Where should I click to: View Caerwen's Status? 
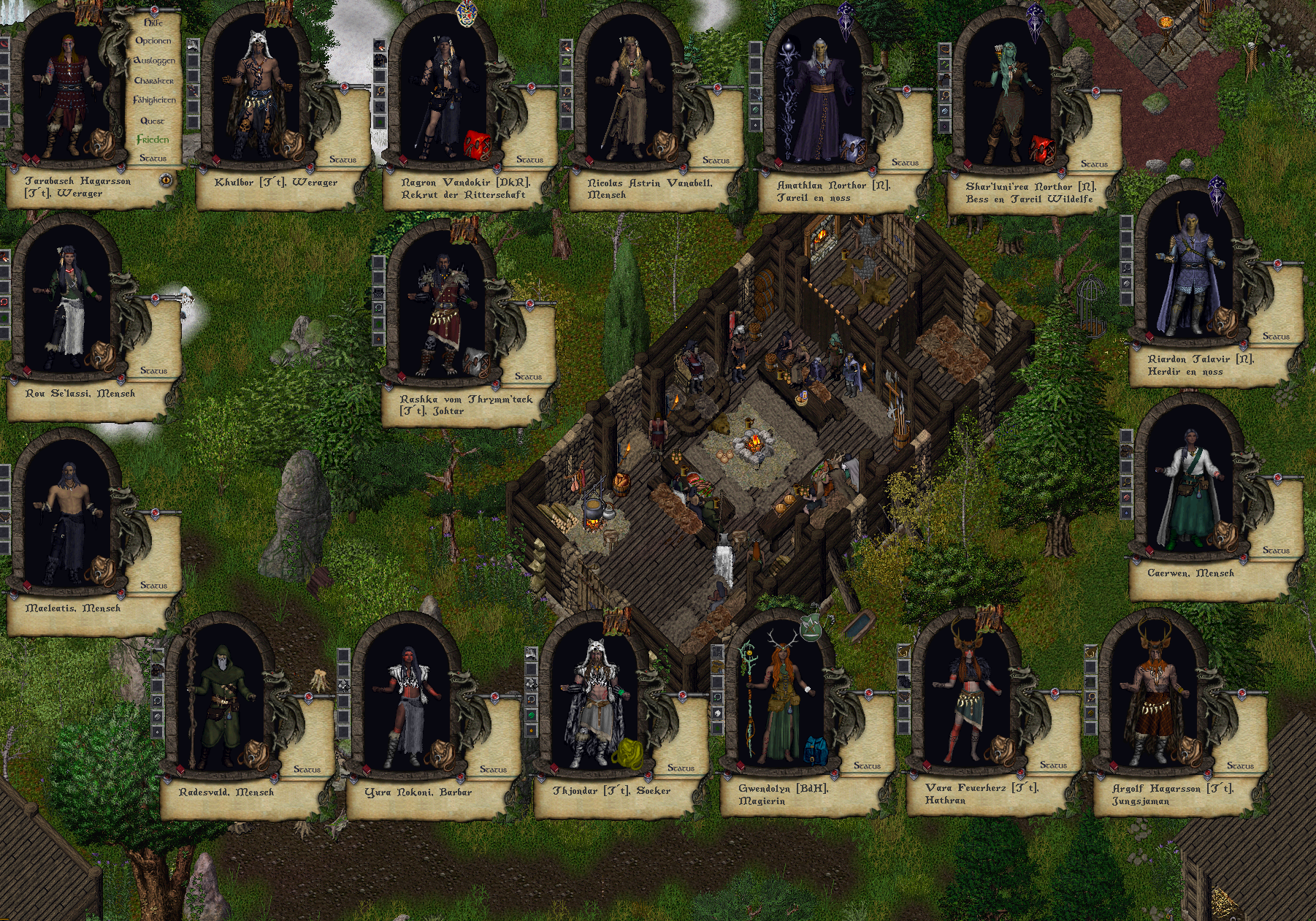[x=1276, y=550]
